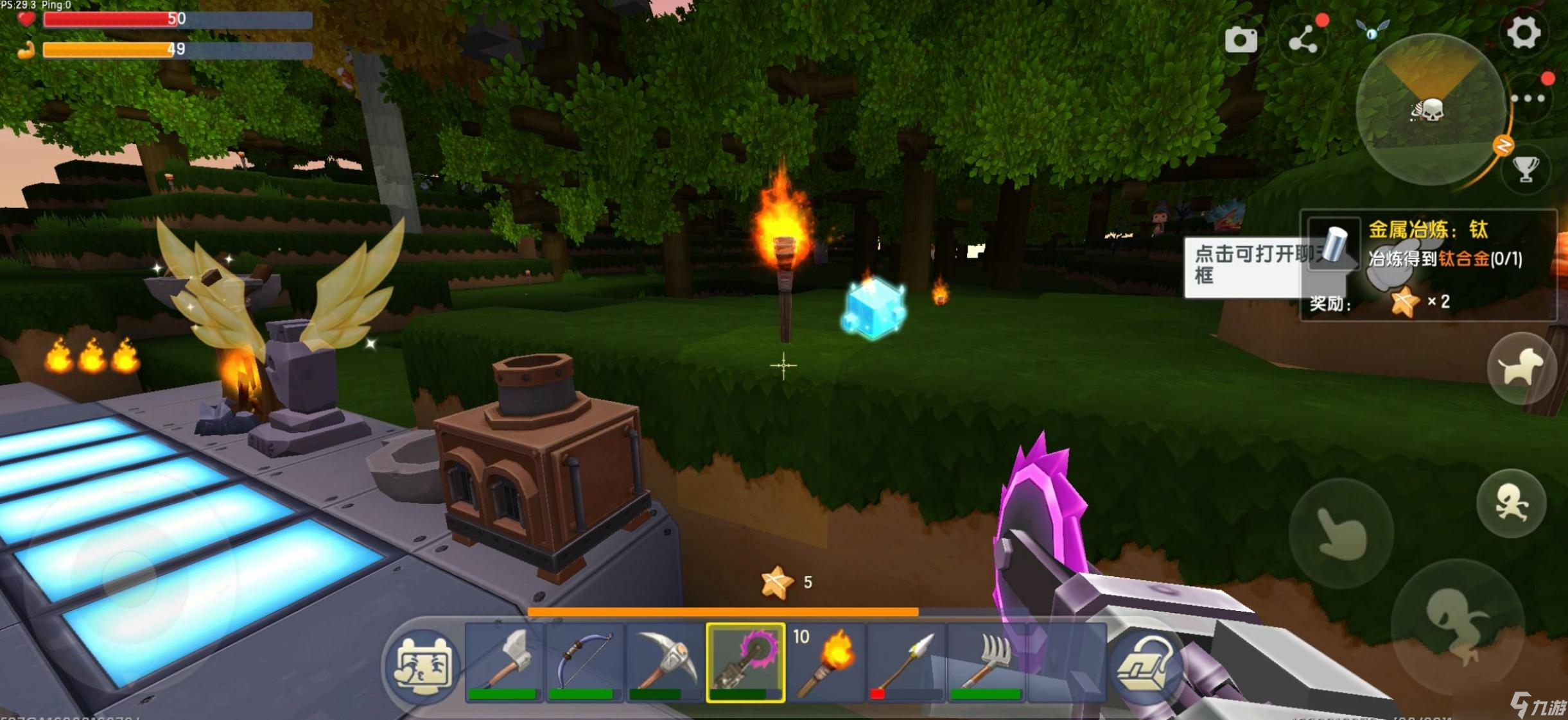Select the torch stack hotbar slot
Viewport: 1568px width, 720px height.
826,662
